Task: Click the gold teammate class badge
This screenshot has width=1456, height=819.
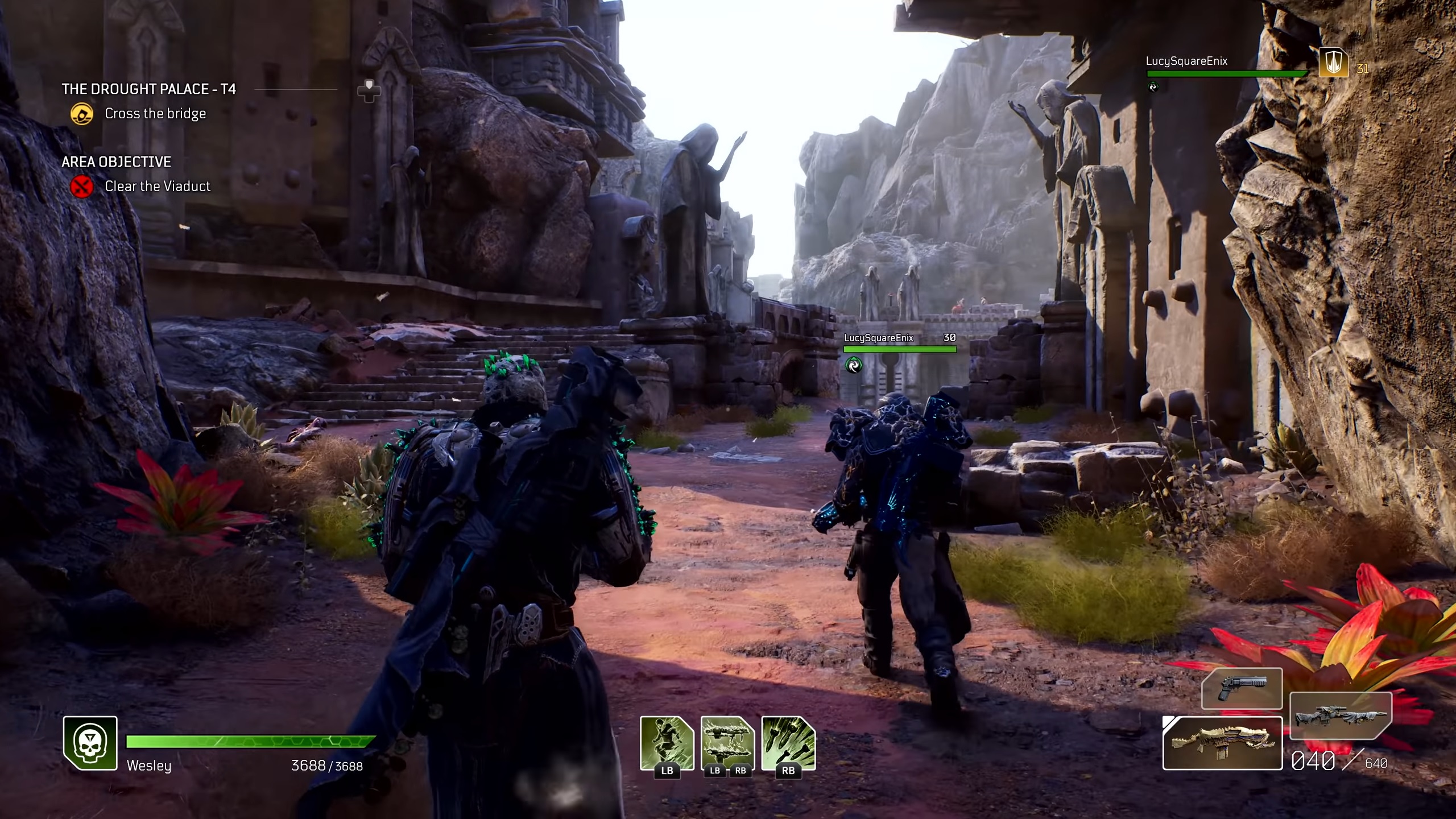Action: [x=1333, y=62]
